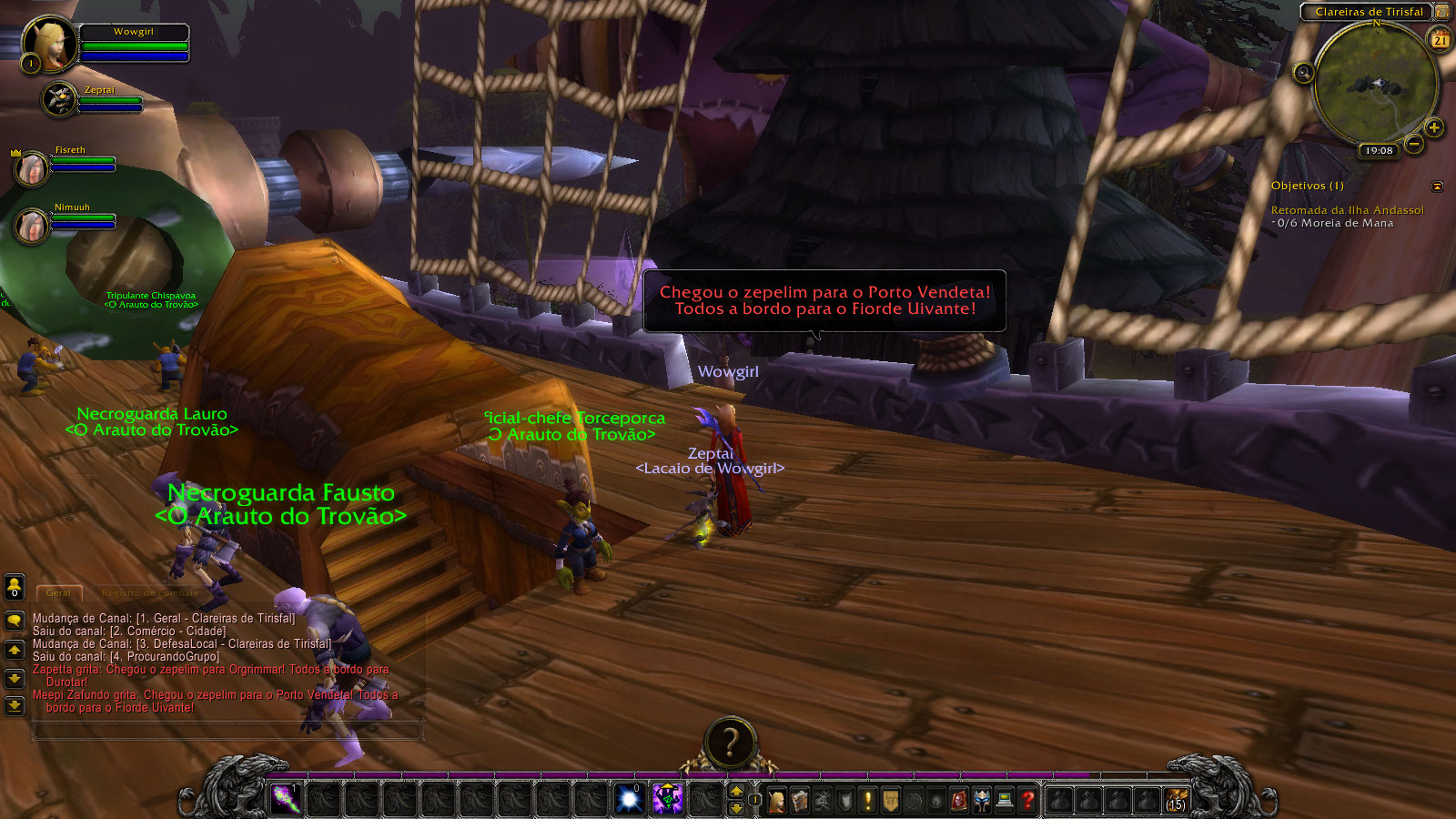Screen dimensions: 1456x819
Task: Open the quest log exclamation mark button
Action: pos(868,801)
